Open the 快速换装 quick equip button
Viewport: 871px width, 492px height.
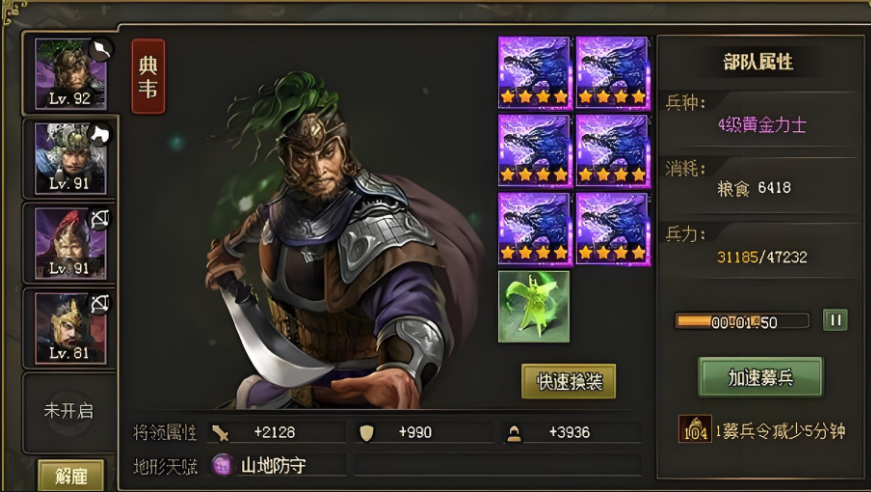point(568,381)
